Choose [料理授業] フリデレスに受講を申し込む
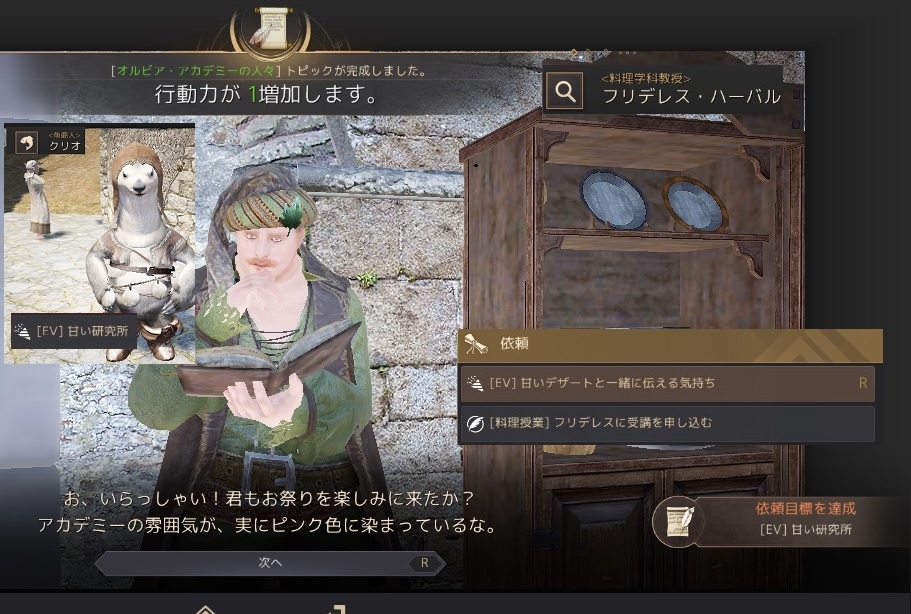The image size is (911, 614). pos(666,423)
